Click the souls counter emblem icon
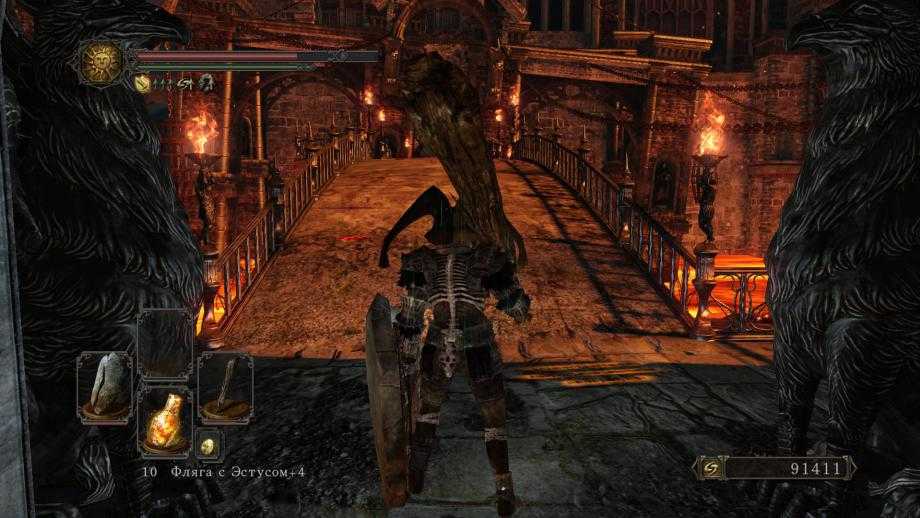 coord(710,467)
